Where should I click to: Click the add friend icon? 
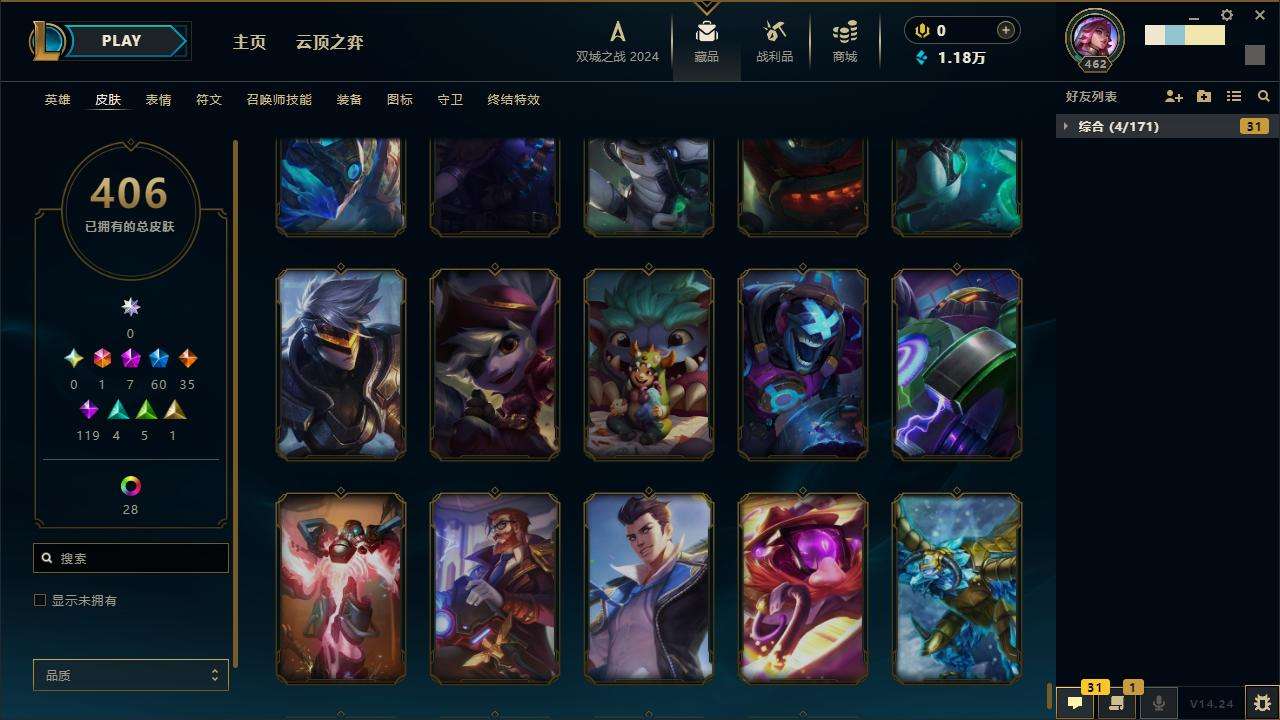(x=1173, y=97)
